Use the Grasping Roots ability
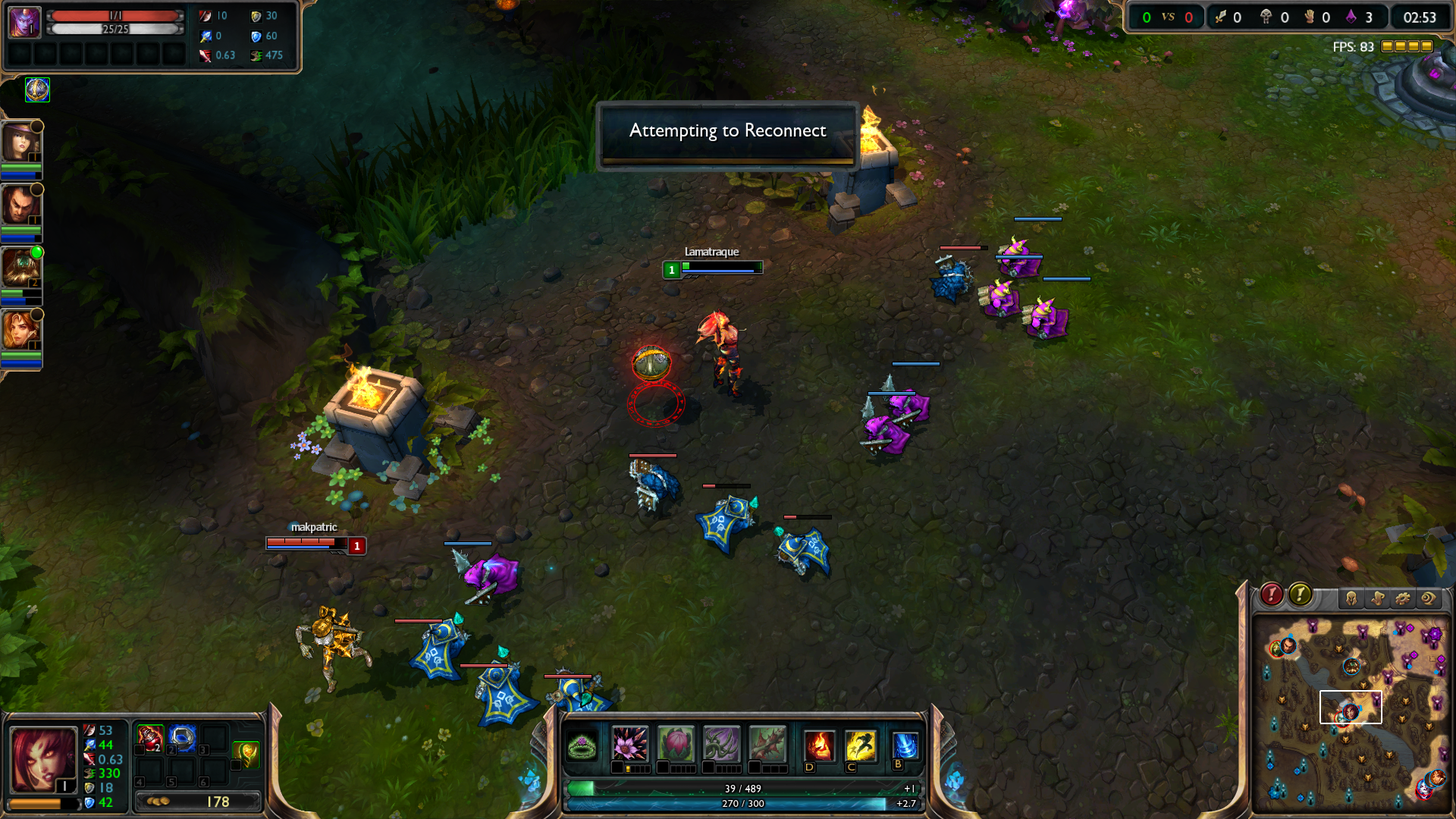1456x819 pixels. pos(721,743)
